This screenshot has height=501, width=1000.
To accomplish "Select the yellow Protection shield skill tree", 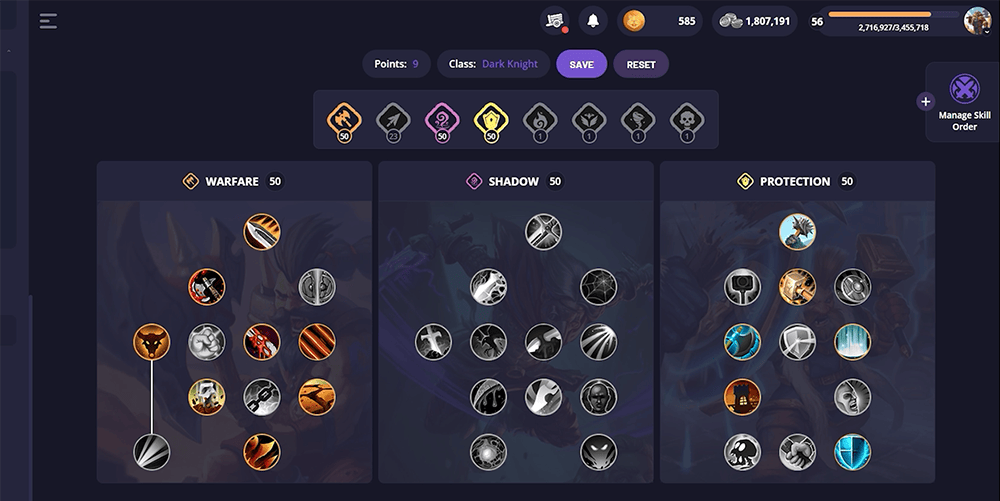I will 491,119.
